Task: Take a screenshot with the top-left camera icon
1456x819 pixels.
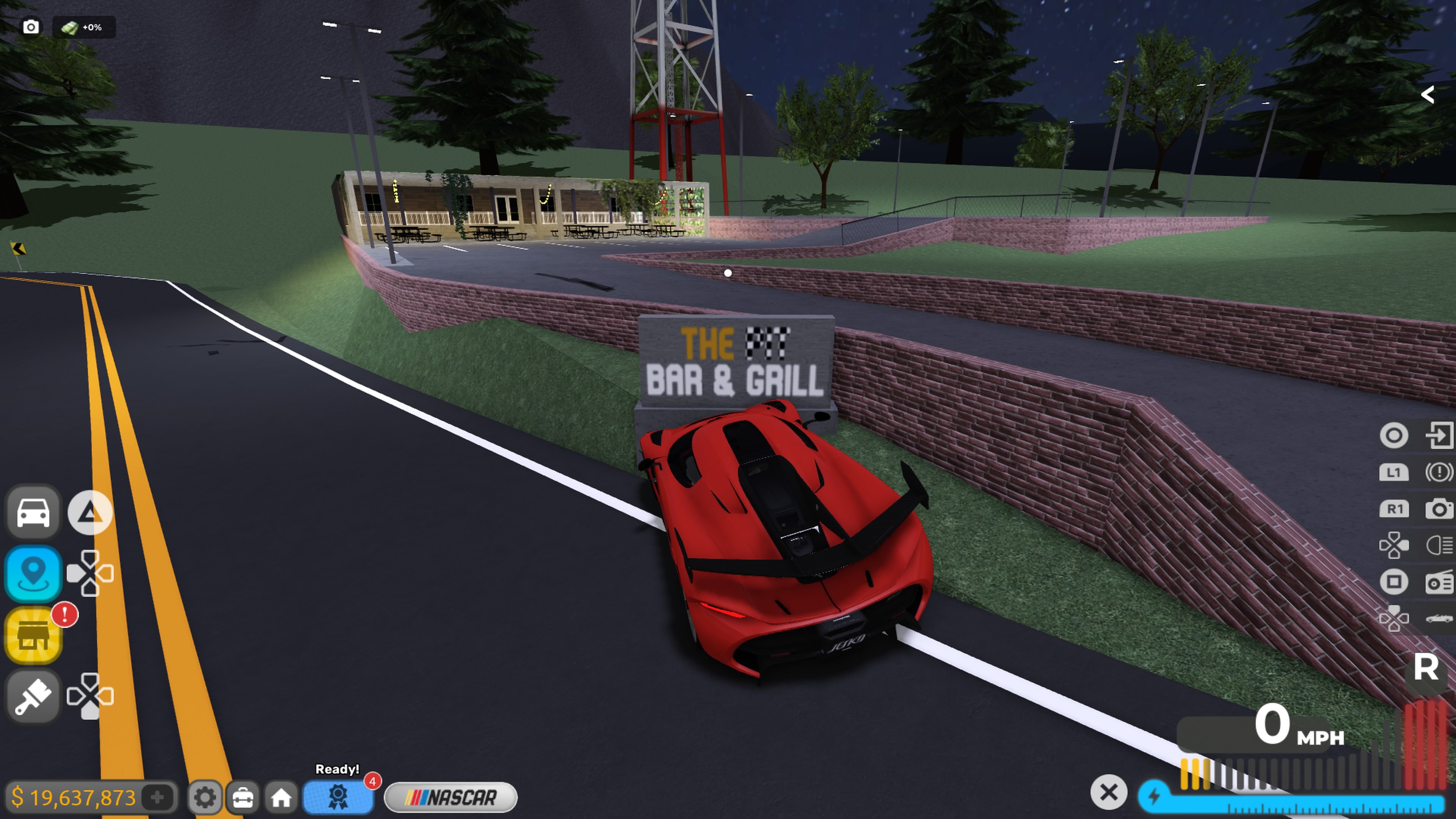Action: tap(31, 27)
